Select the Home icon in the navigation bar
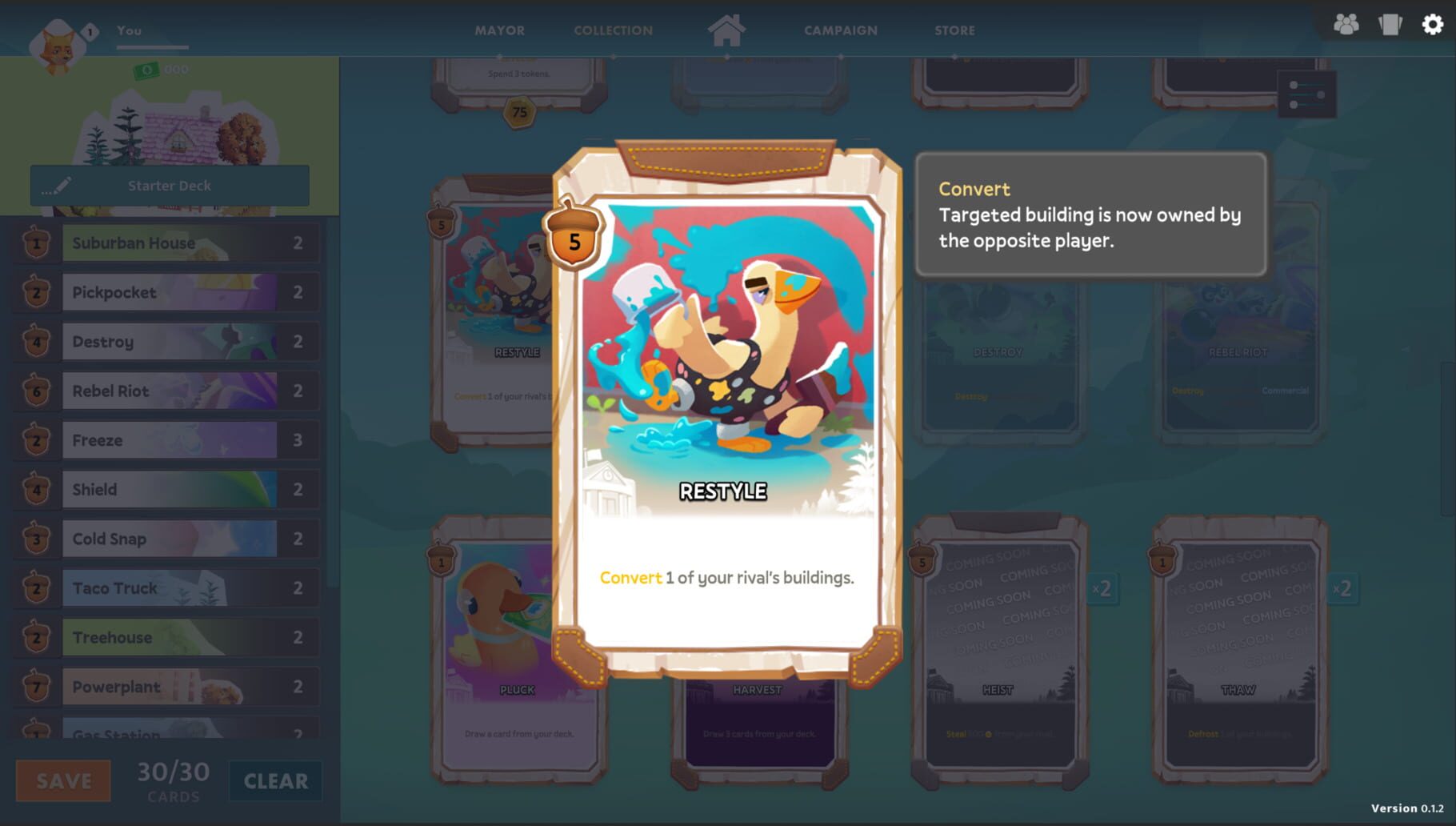Viewport: 1456px width, 826px height. [x=726, y=30]
